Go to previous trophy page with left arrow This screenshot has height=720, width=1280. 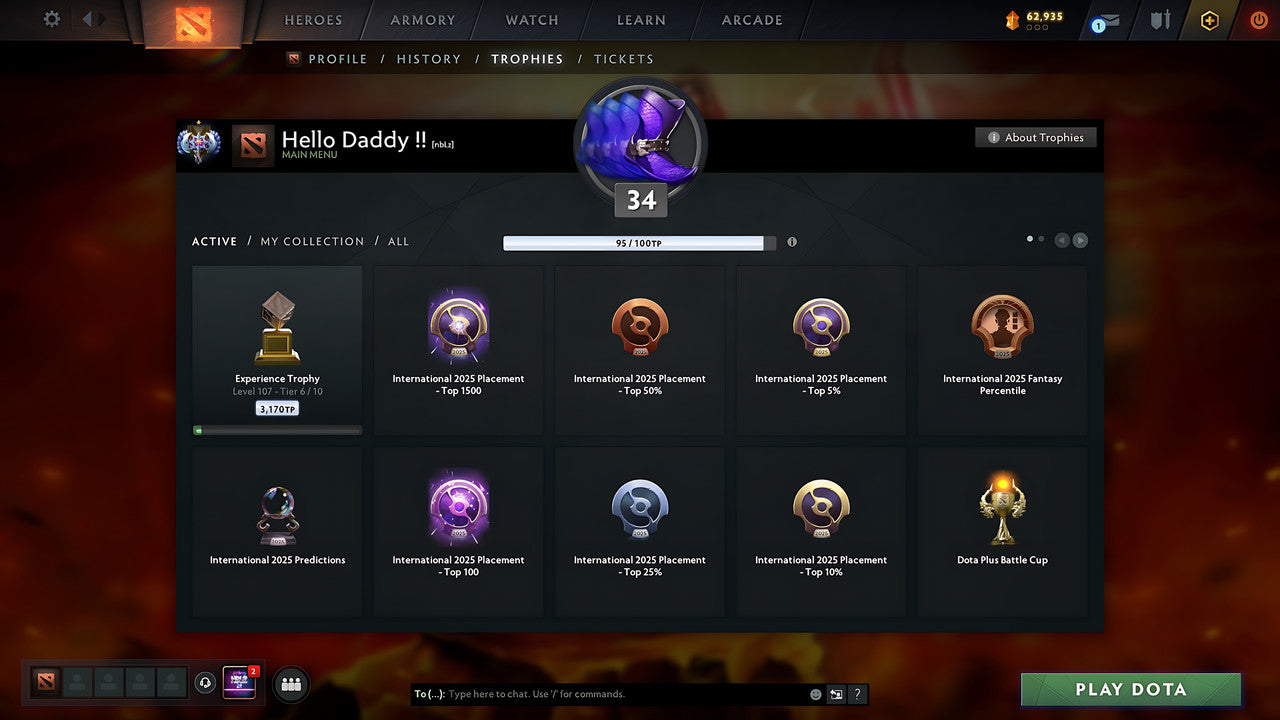tap(1062, 240)
